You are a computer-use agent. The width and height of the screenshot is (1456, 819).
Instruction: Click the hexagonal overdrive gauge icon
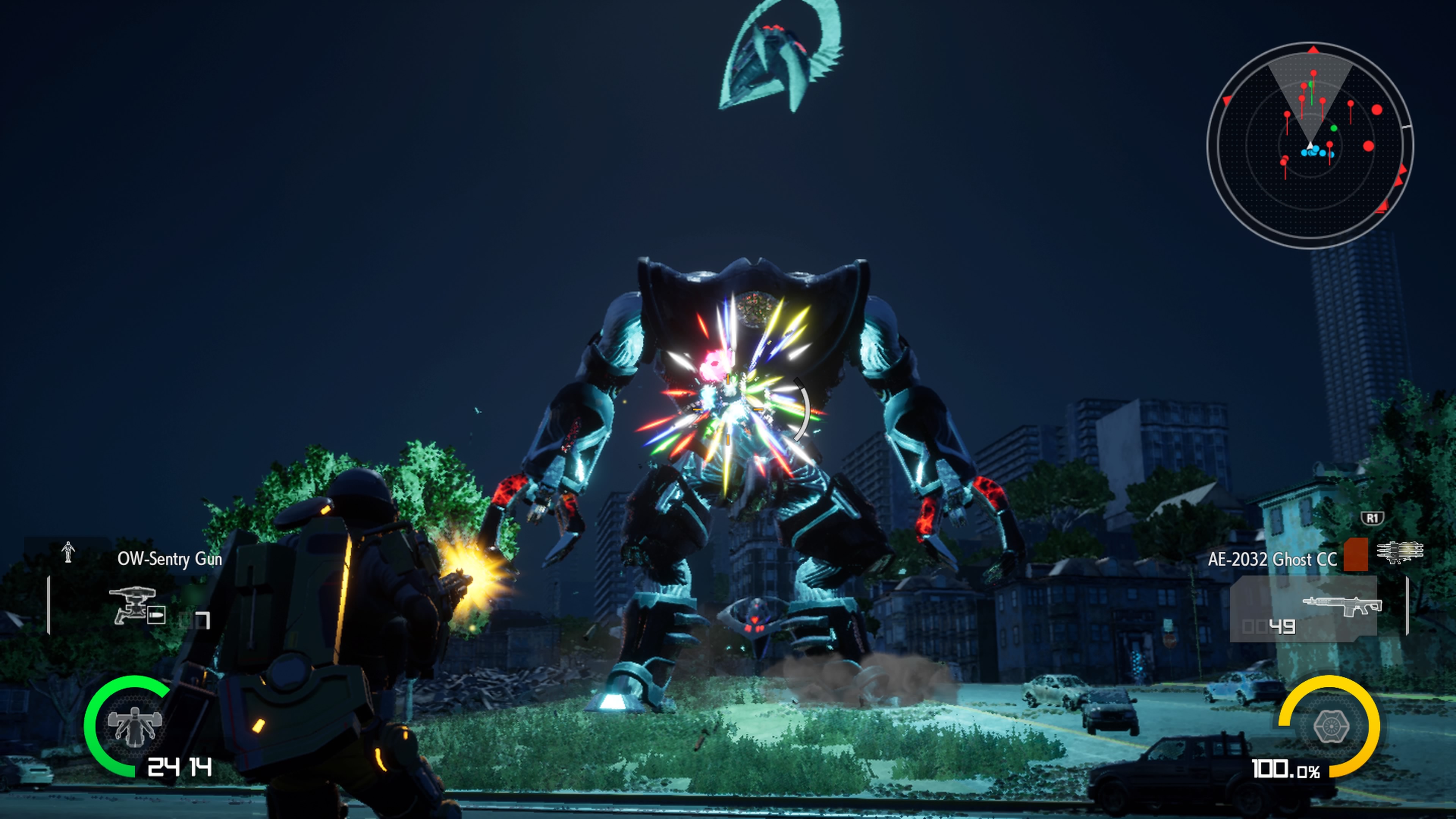pyautogui.click(x=1331, y=726)
